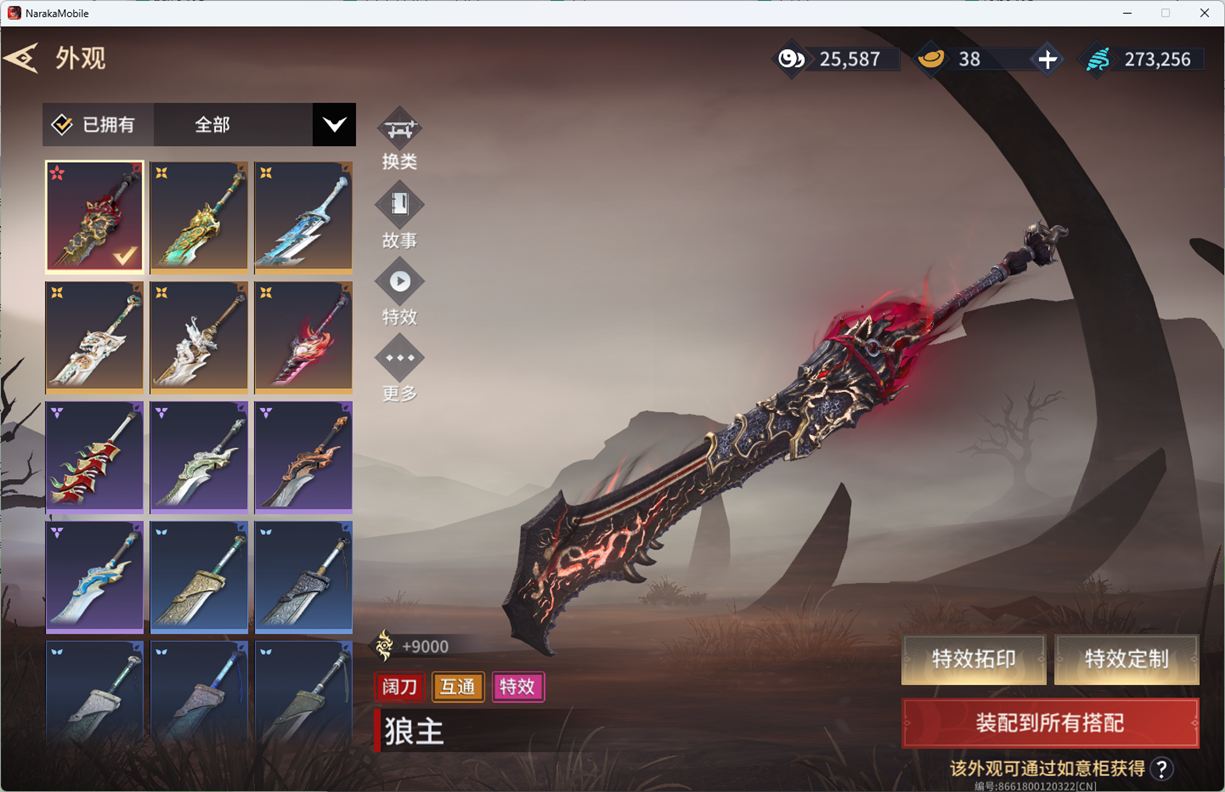Image resolution: width=1225 pixels, height=792 pixels.
Task: Select the pink flame blade skin
Action: coord(303,337)
